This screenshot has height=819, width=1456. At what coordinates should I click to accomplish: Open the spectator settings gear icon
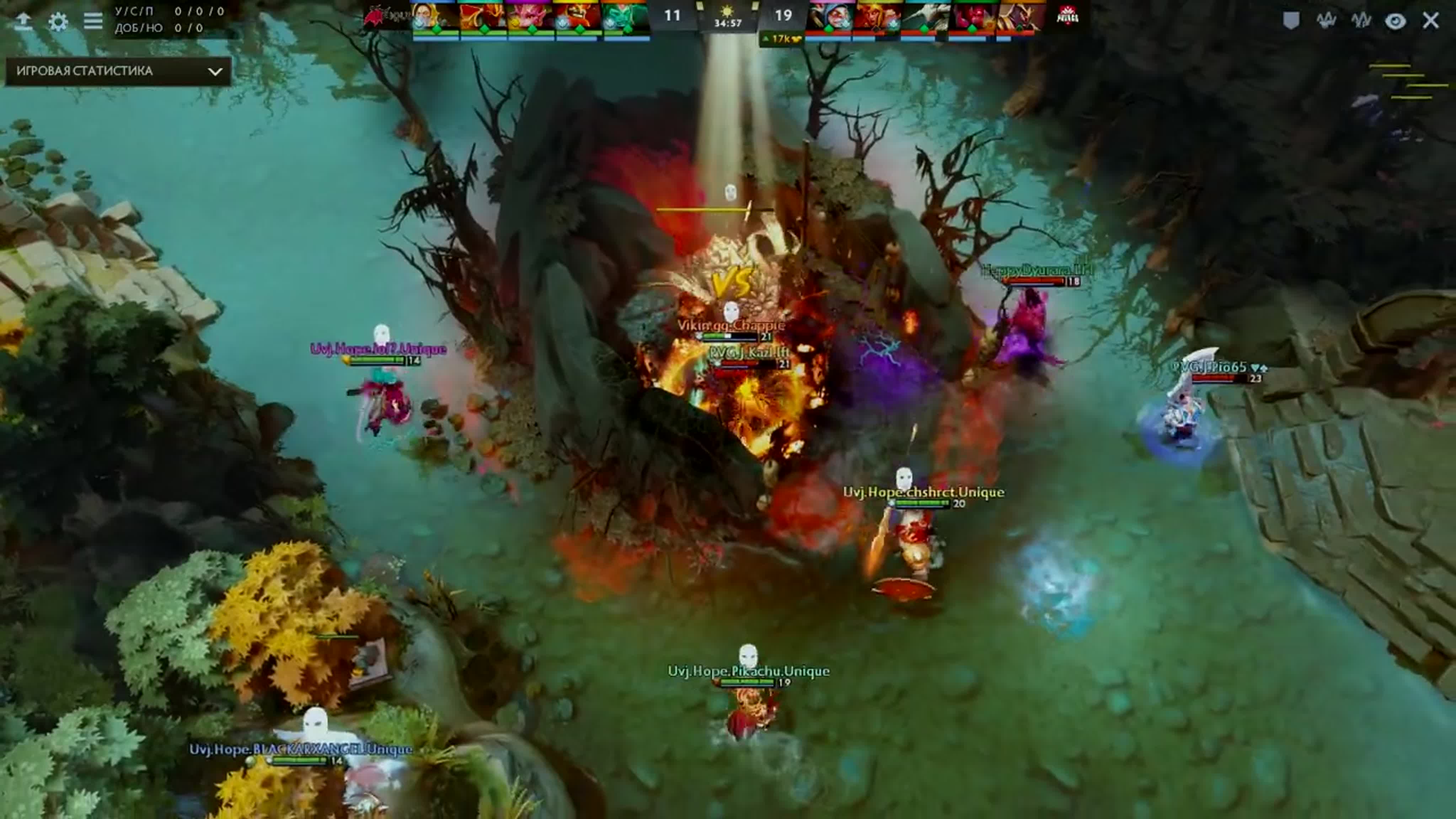point(58,21)
